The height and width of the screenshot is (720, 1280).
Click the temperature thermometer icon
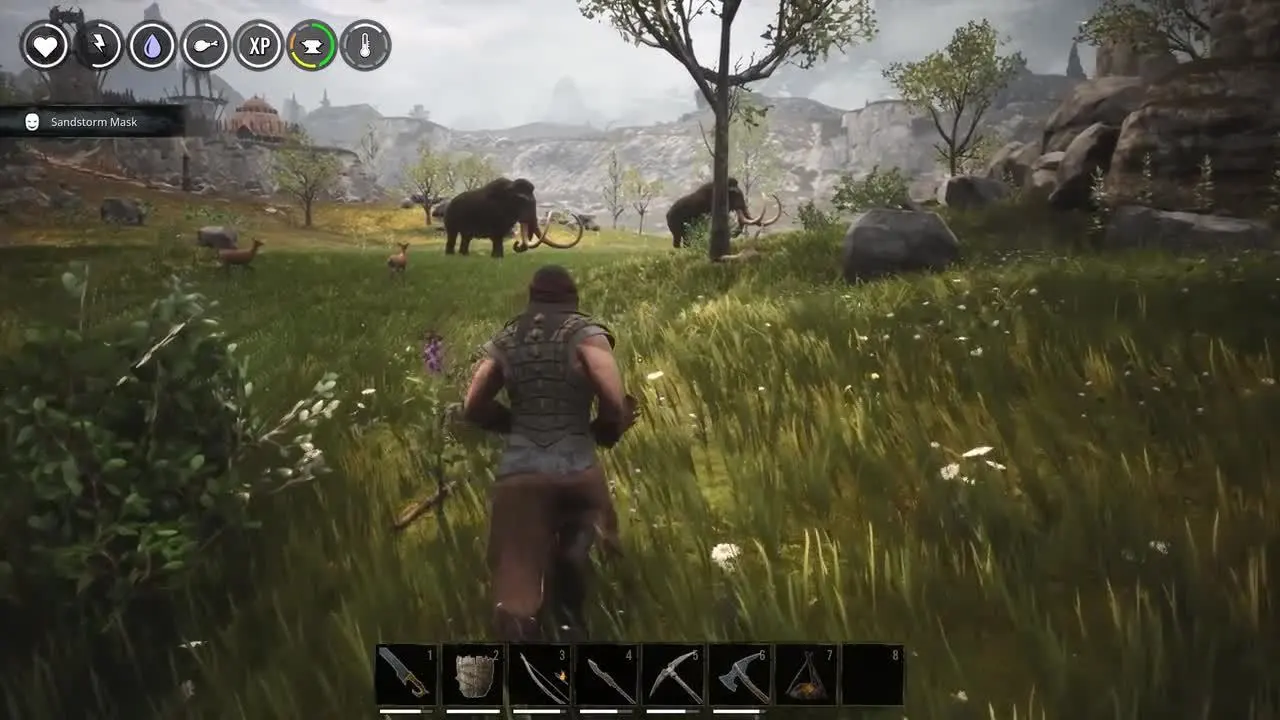(x=364, y=45)
